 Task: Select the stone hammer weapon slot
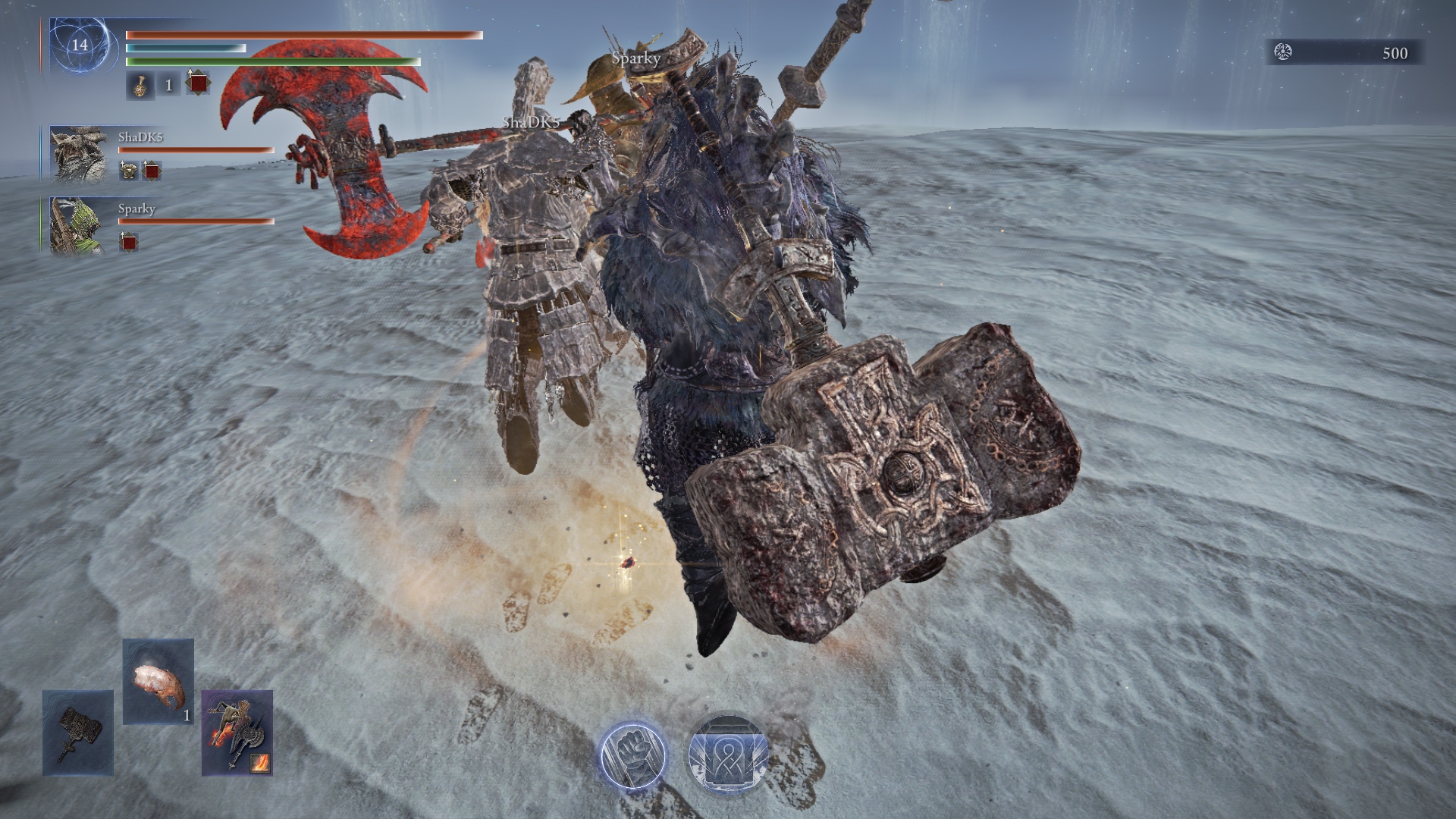[x=78, y=733]
